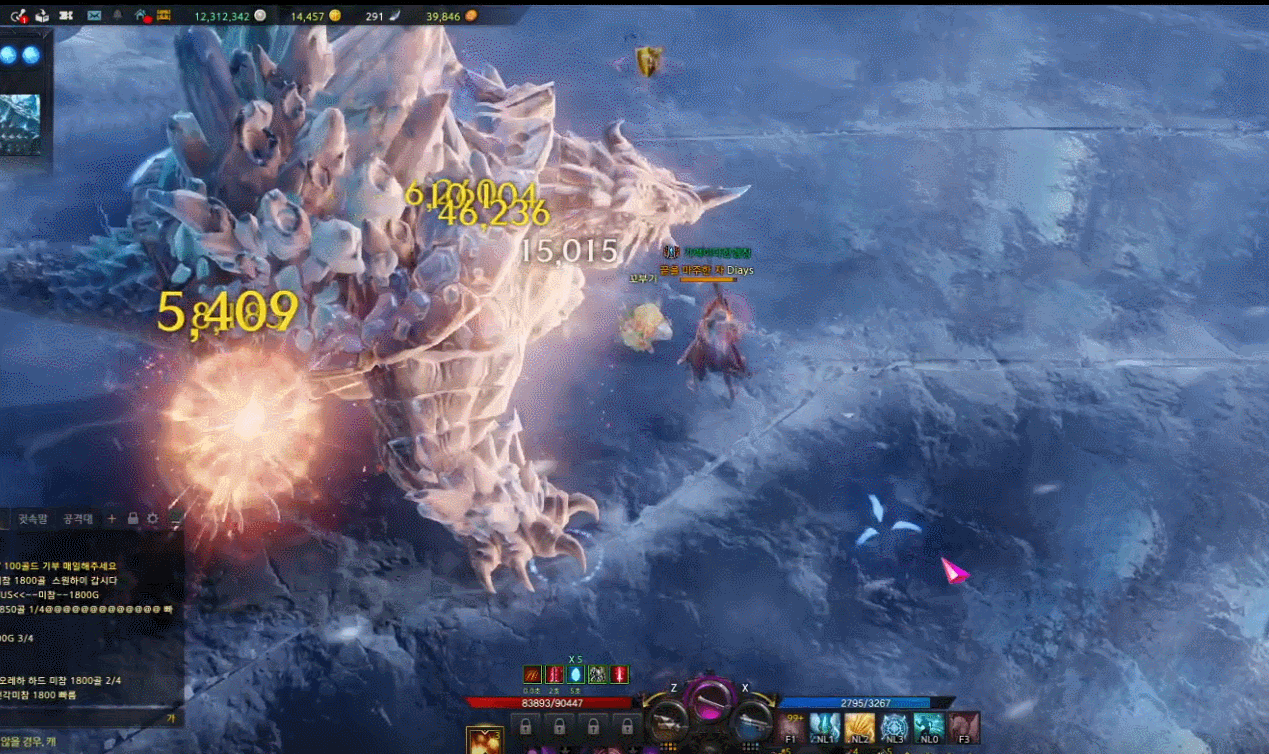
Task: Select the F3 item slot
Action: coord(964,727)
